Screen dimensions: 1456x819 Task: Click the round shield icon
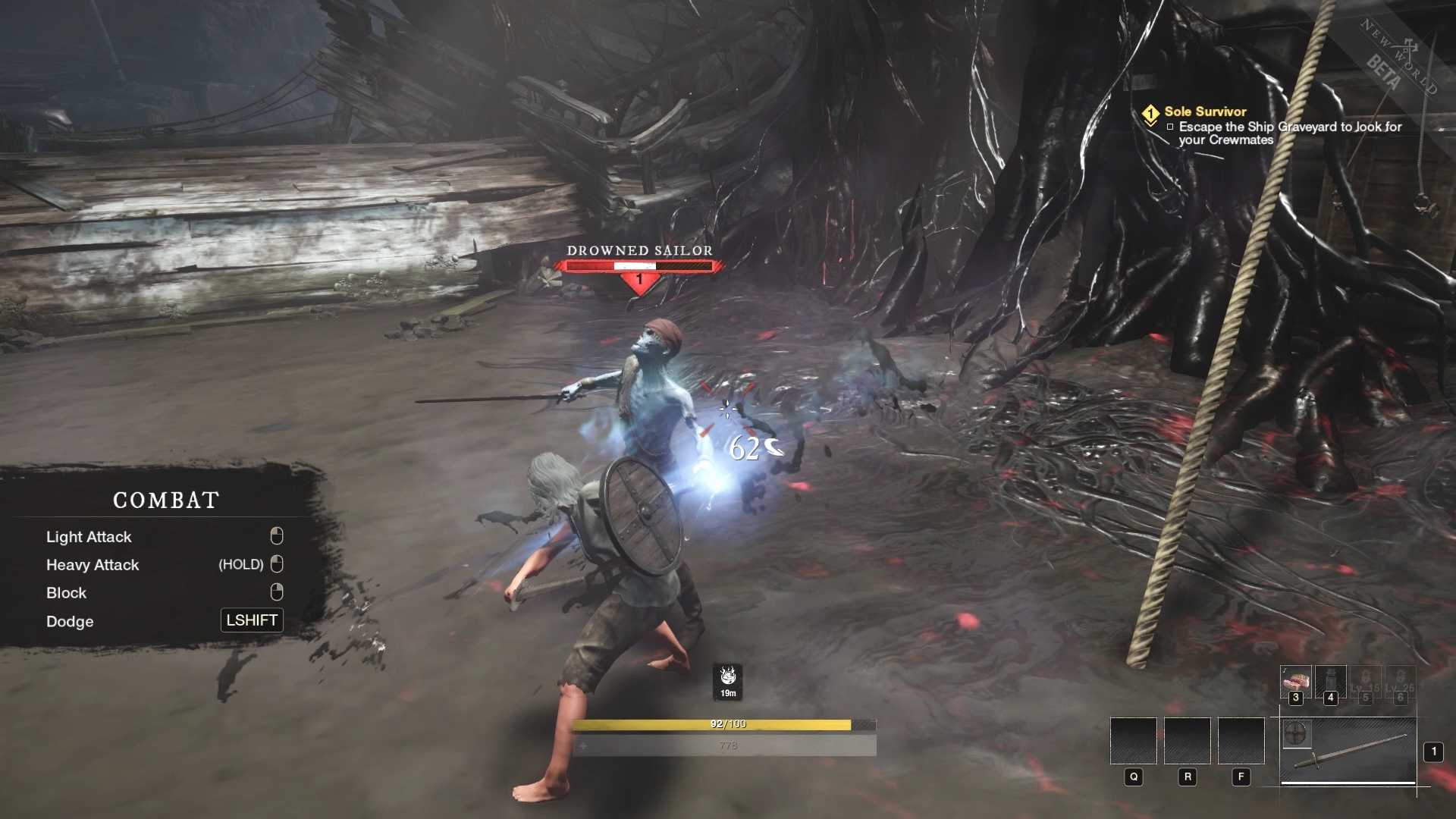[x=1296, y=734]
